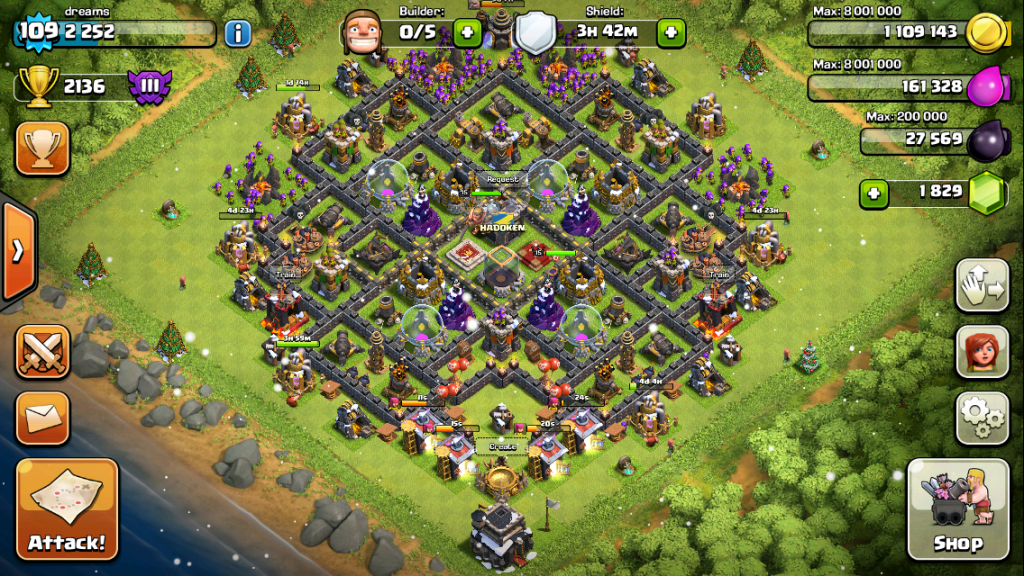Screen dimensions: 1024x576
Task: Add a builder with the plus button
Action: point(467,33)
